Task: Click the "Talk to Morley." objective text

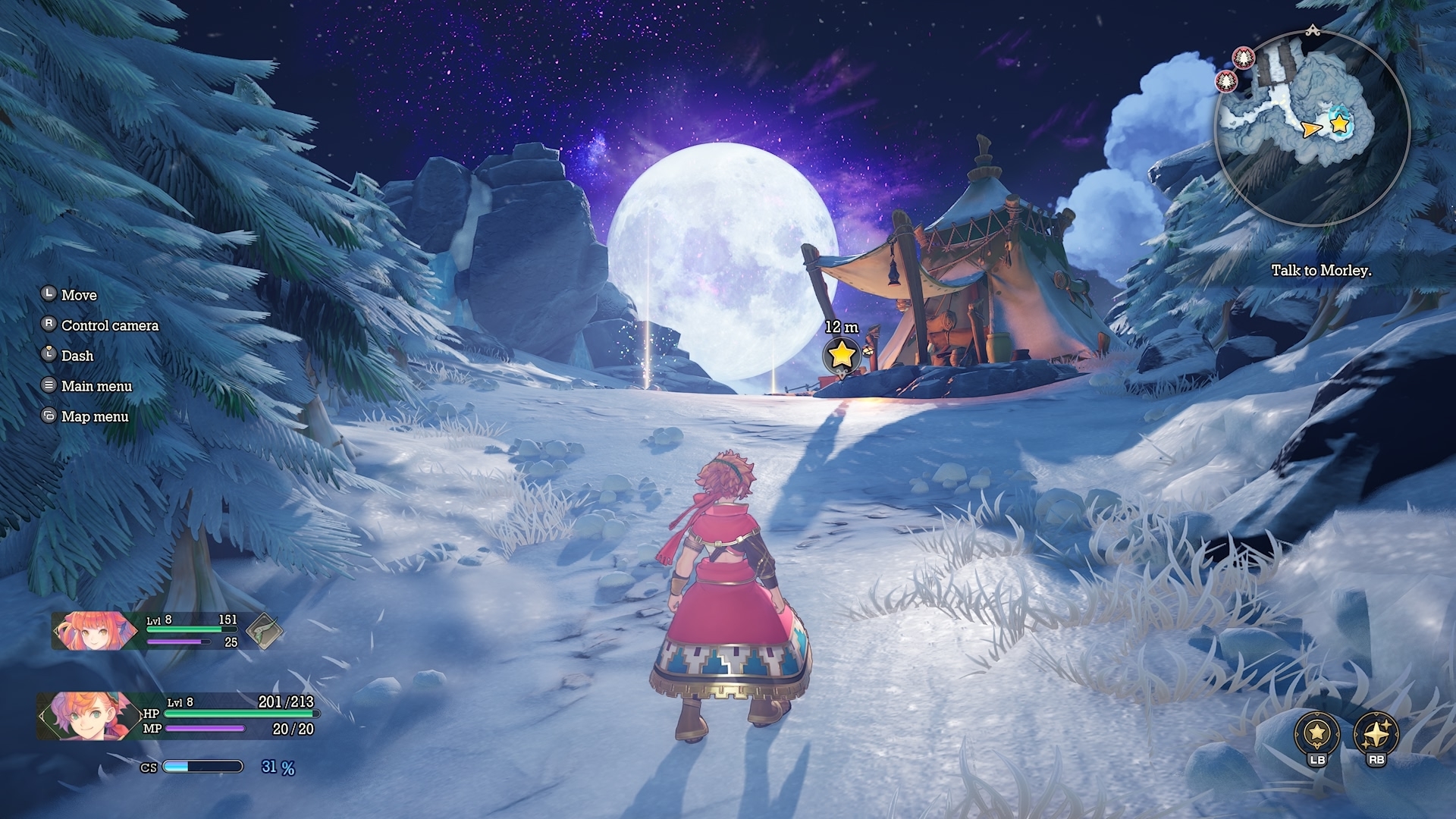Action: click(1321, 271)
